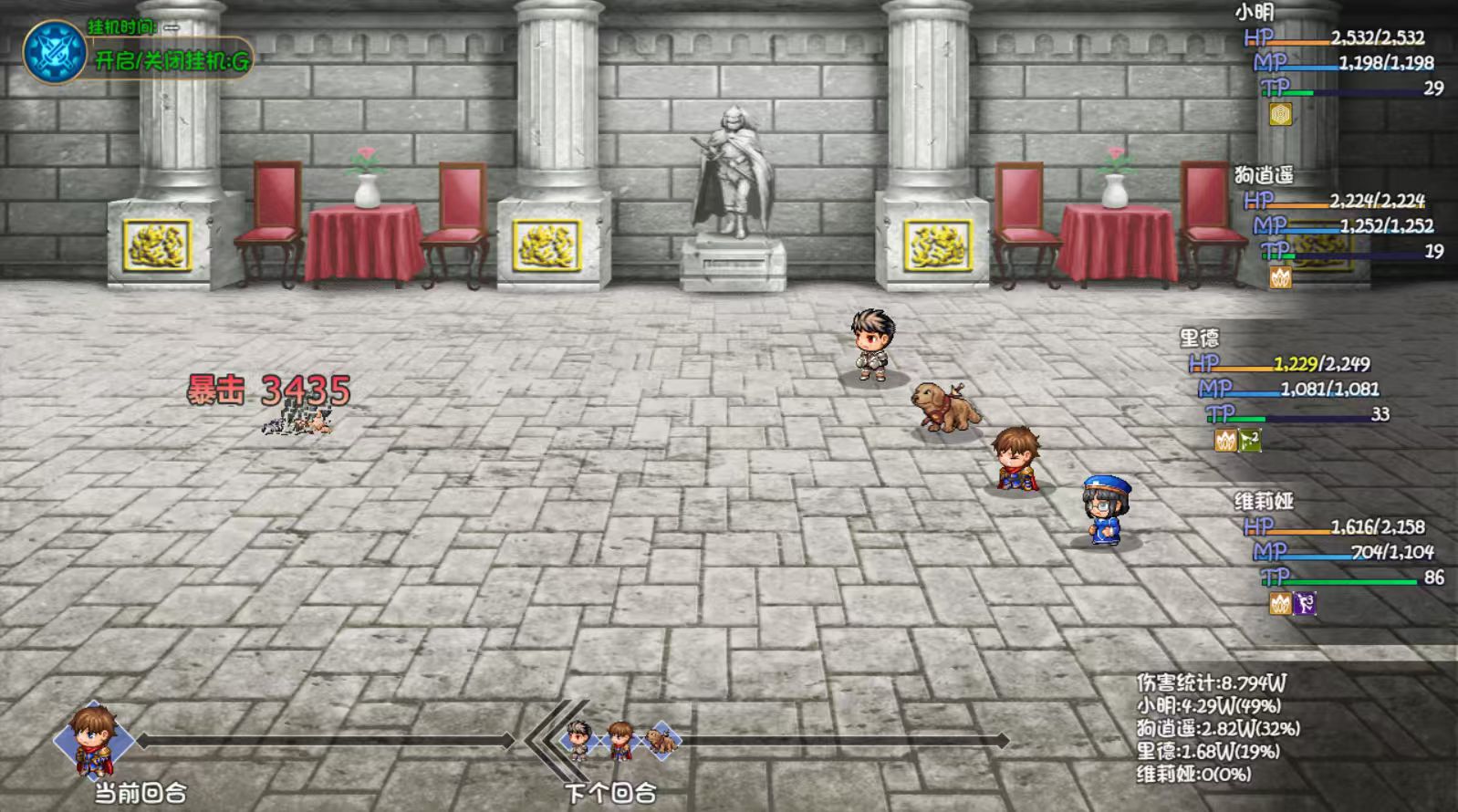Select the dark-haired fighter portrait in next-turn queue
The image size is (1458, 812).
click(x=578, y=741)
